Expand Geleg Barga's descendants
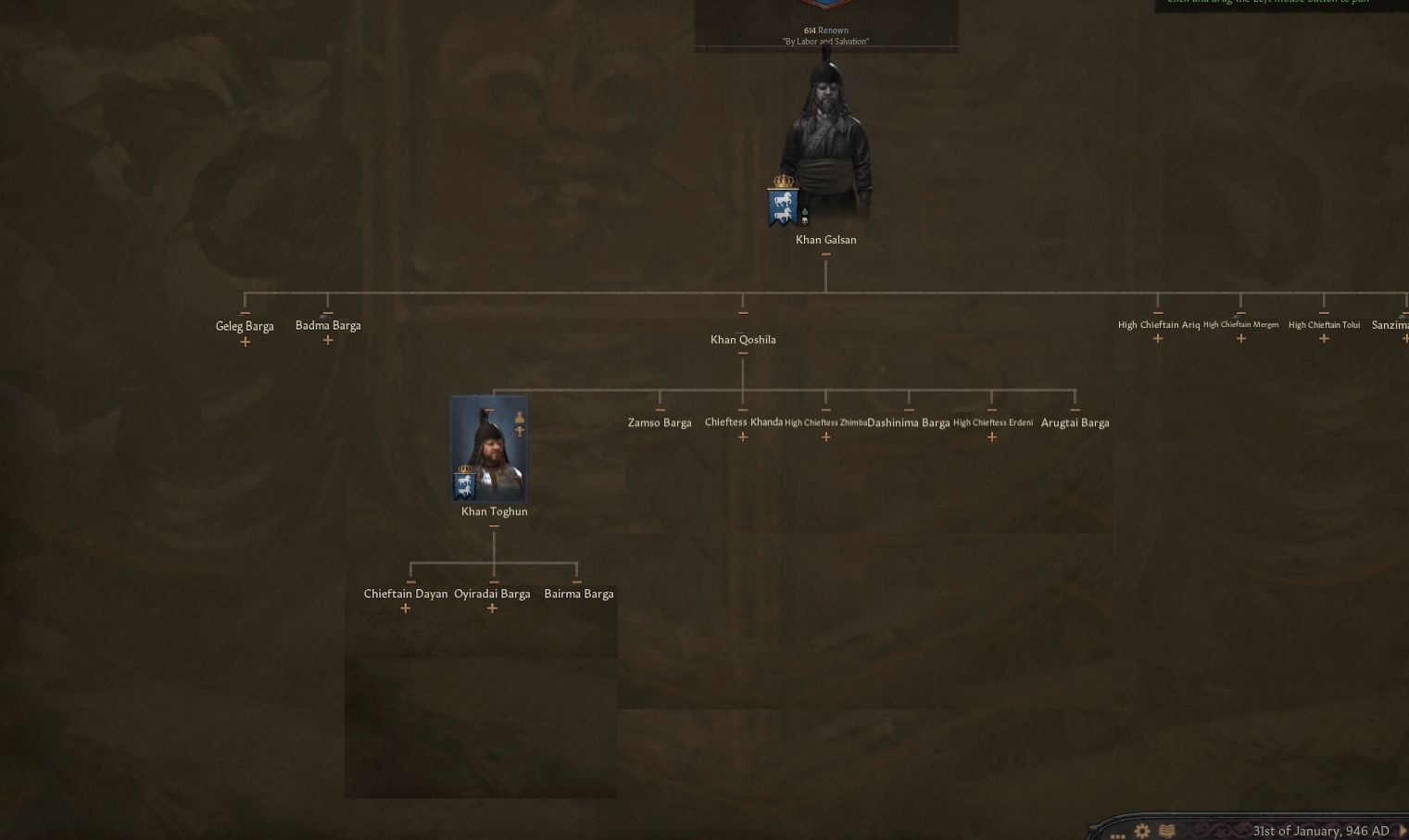This screenshot has width=1409, height=840. click(x=245, y=341)
